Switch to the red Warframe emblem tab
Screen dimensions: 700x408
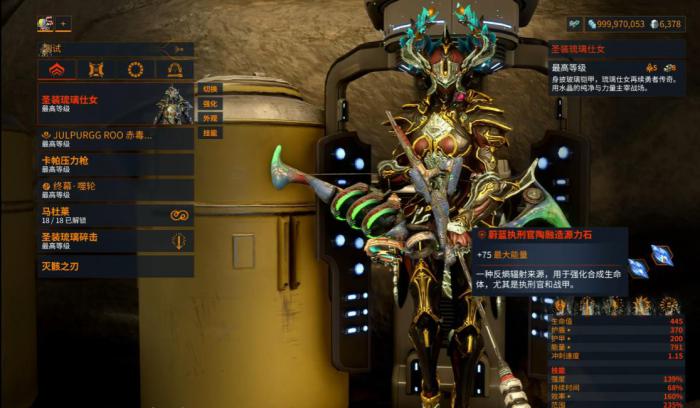[x=57, y=70]
